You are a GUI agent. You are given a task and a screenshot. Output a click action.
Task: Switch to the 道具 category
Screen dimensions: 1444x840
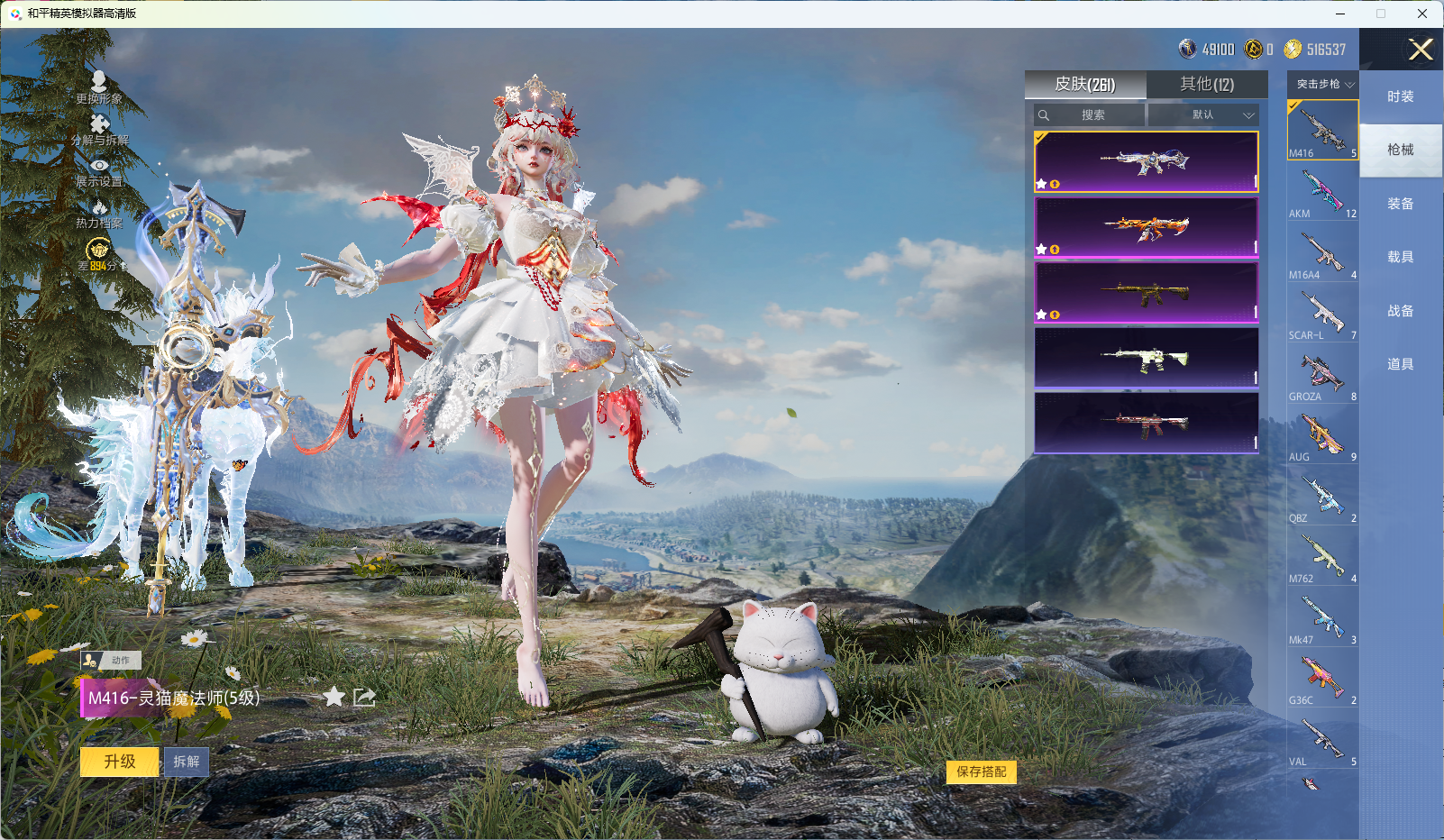click(1400, 364)
